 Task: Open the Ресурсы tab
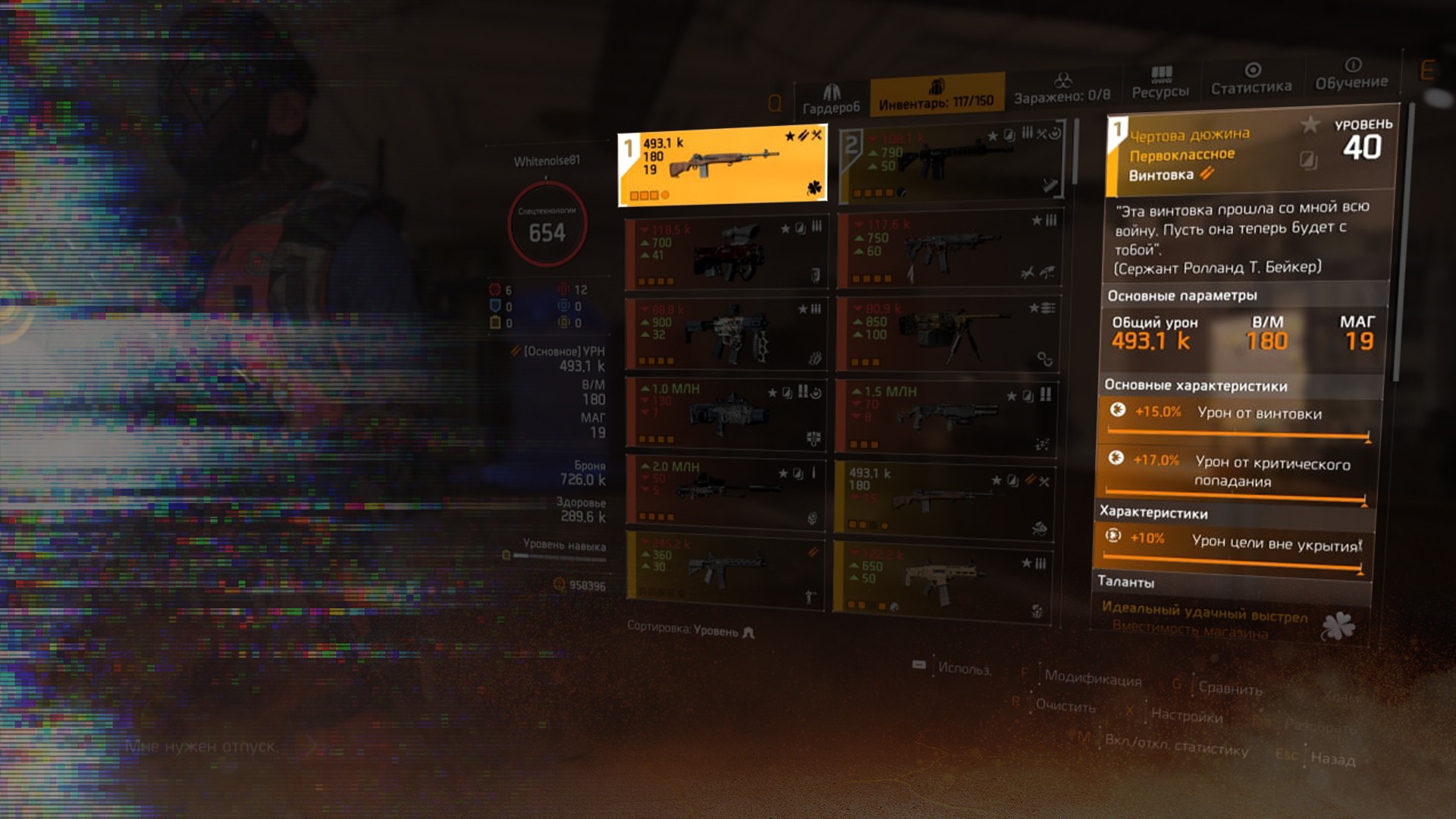click(x=1160, y=83)
